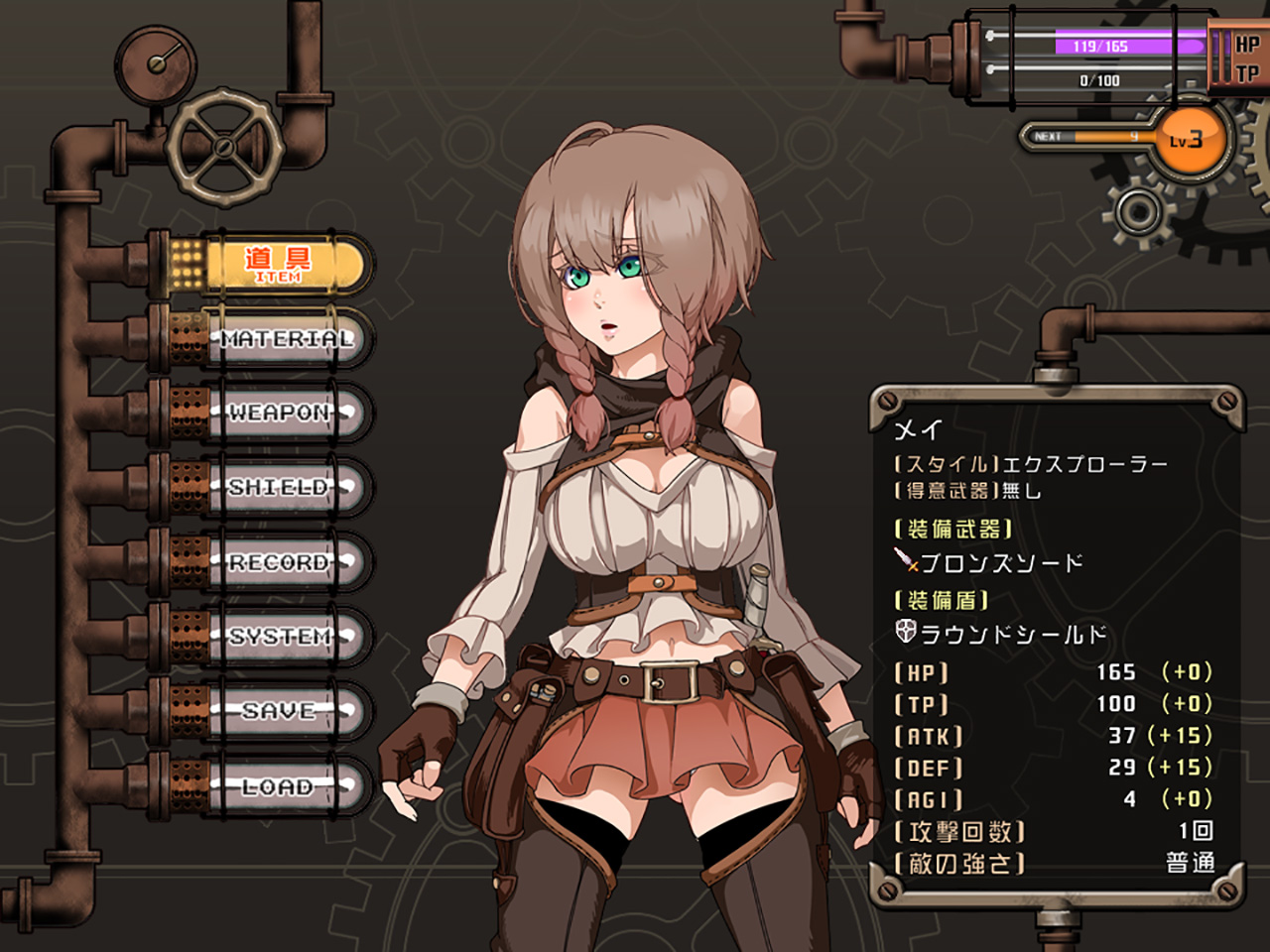Open the RECORD menu

click(280, 562)
